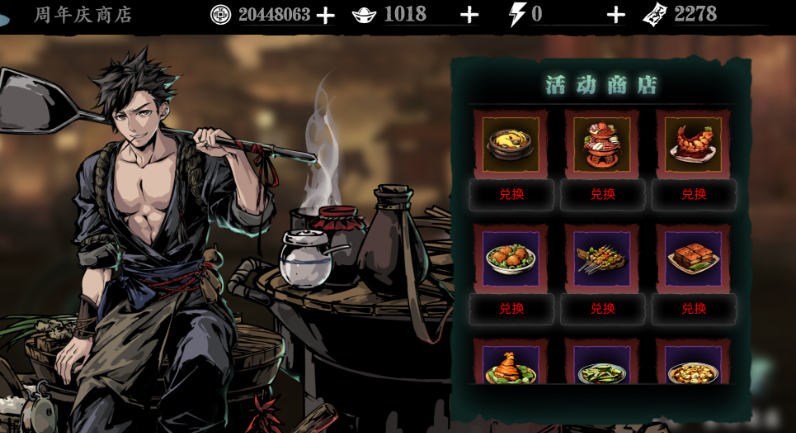
Task: Choose the green vegetable bowl item
Action: coord(602,365)
